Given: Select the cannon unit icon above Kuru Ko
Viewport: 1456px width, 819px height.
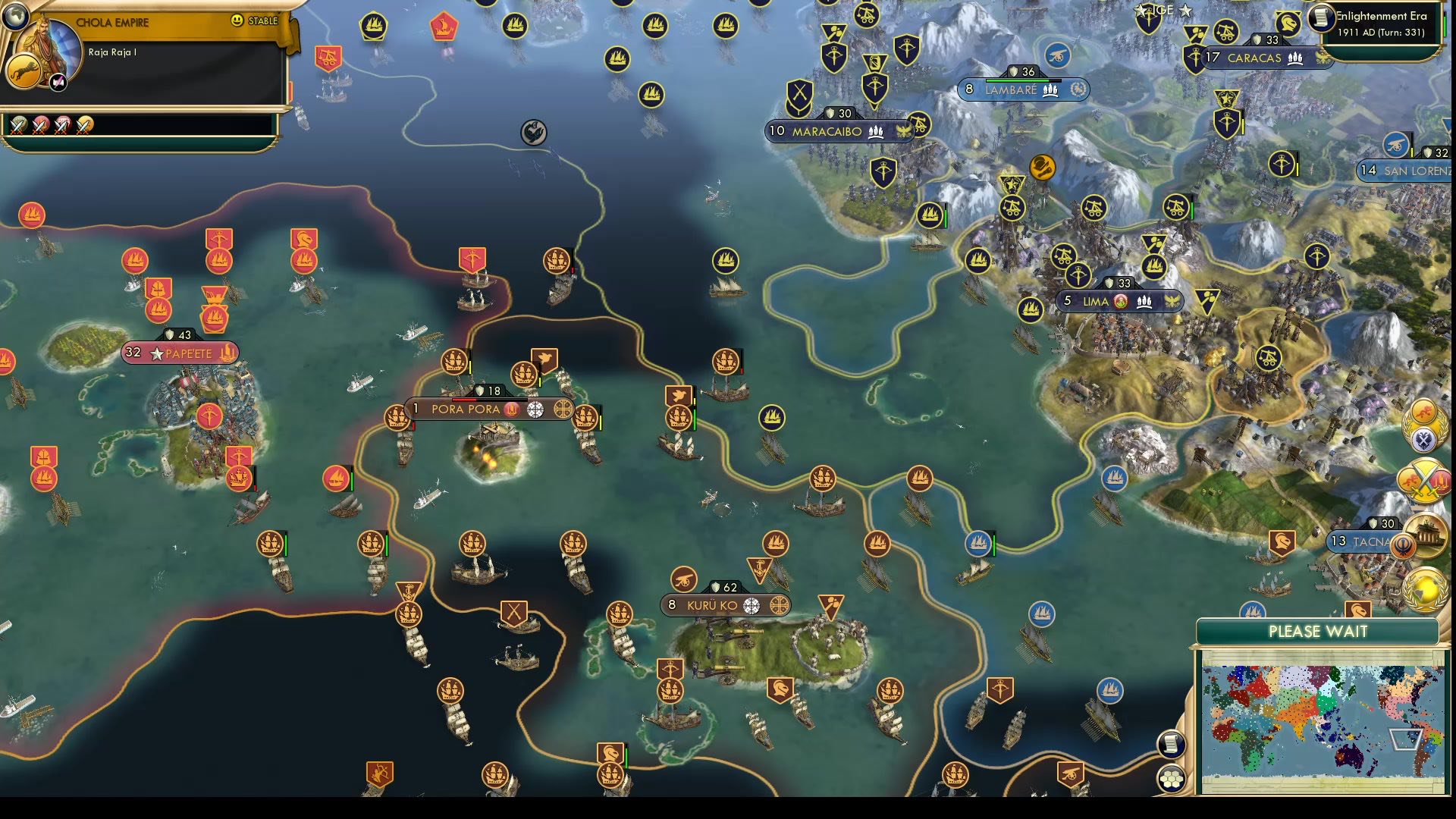Looking at the screenshot, I should [x=683, y=579].
